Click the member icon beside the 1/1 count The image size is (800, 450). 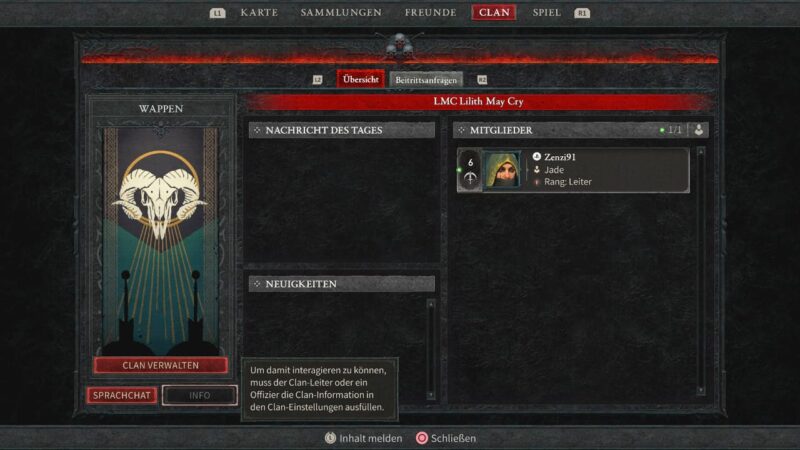coord(700,130)
